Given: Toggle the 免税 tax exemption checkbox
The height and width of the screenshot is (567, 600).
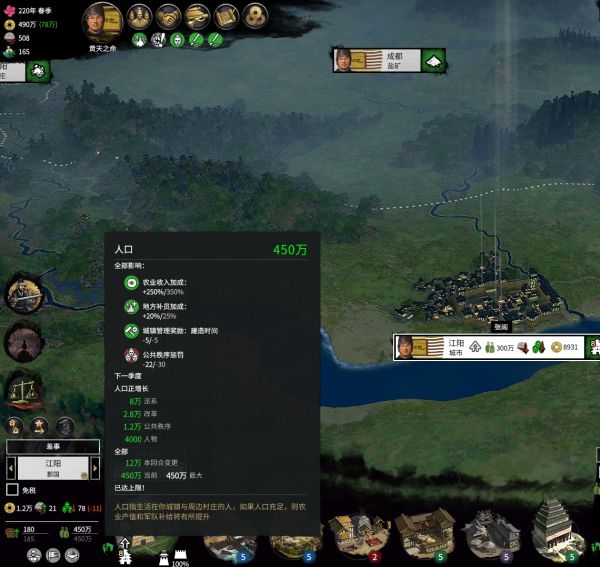Looking at the screenshot, I should [x=13, y=490].
